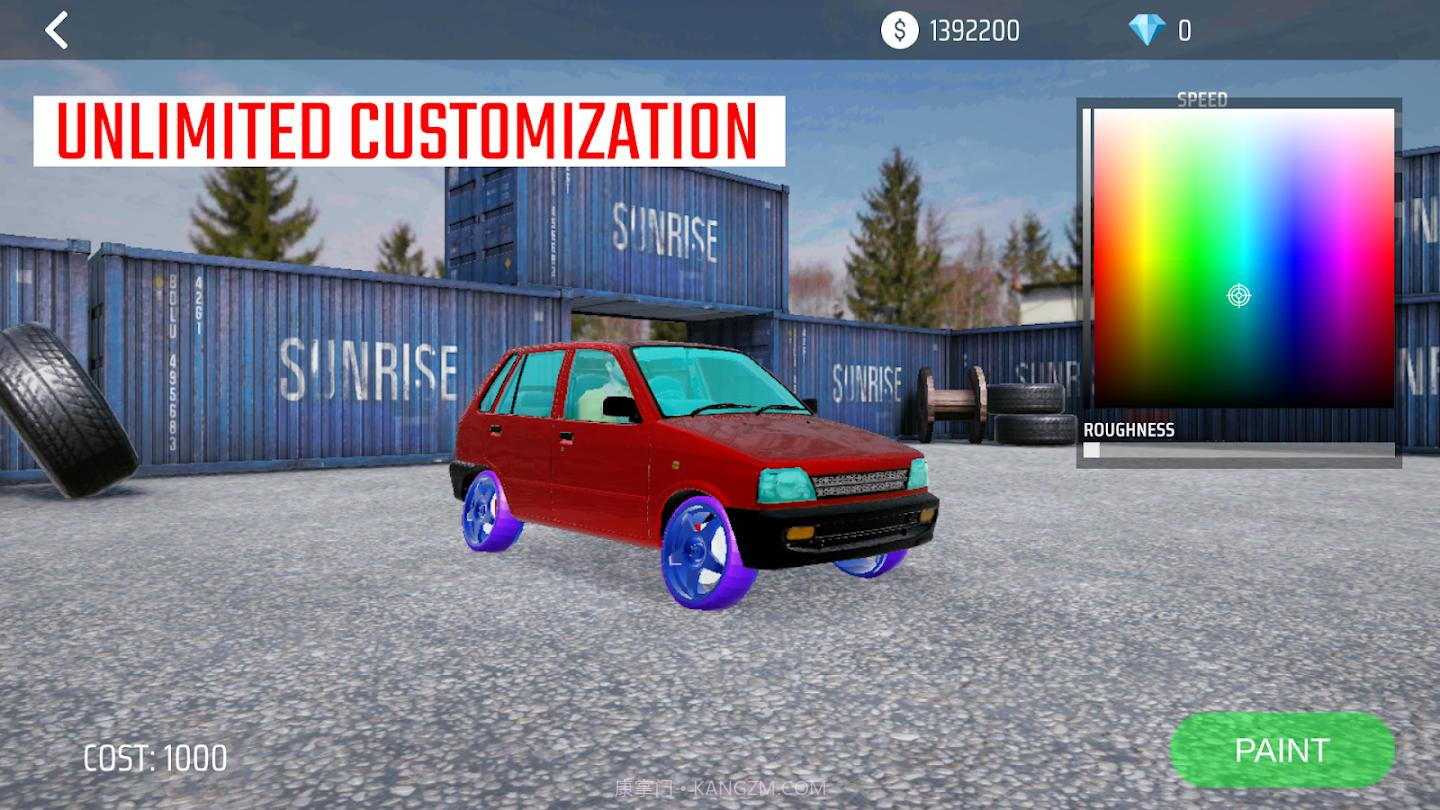This screenshot has height=810, width=1440.
Task: Click the ROUGHNESS slider bar
Action: pos(1239,450)
